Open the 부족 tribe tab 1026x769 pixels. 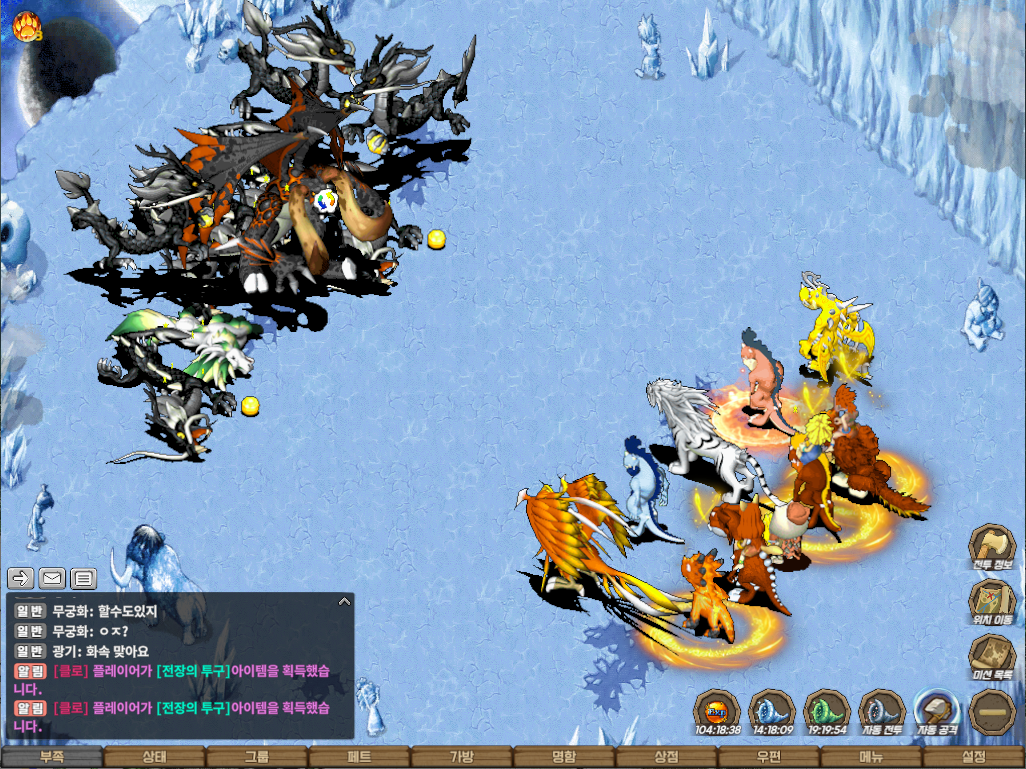pos(51,758)
